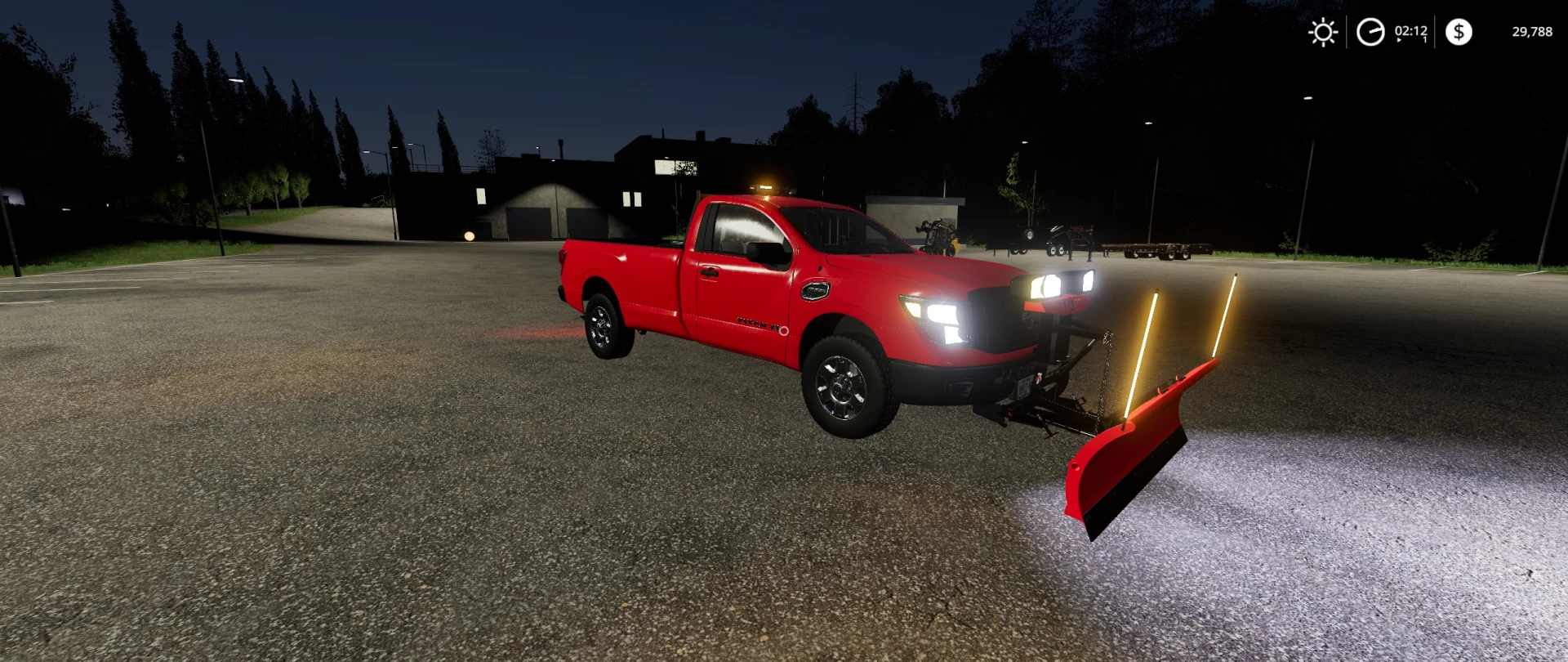Click the sun weather icon
Image resolution: width=1568 pixels, height=662 pixels.
1322,32
